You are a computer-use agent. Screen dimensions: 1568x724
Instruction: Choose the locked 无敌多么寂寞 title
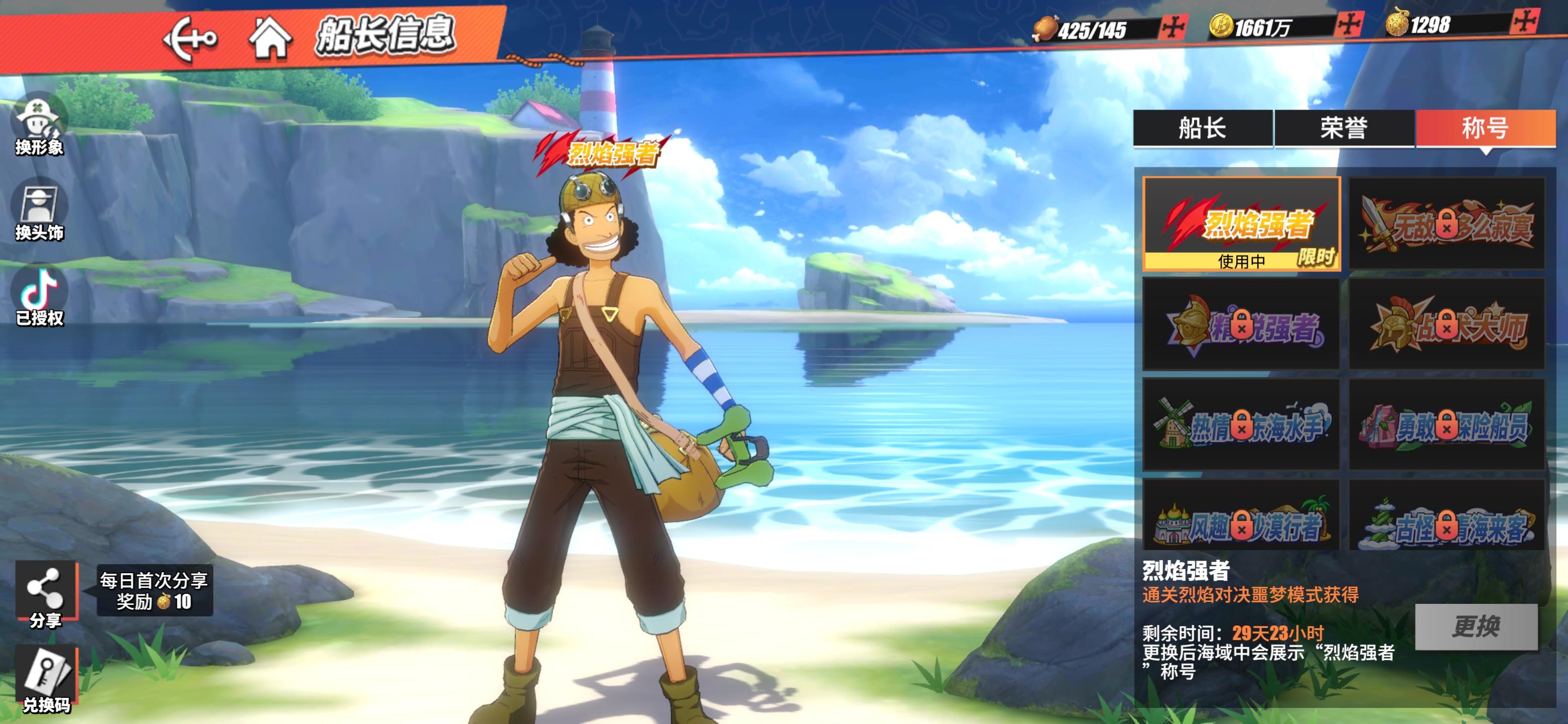coord(1446,224)
